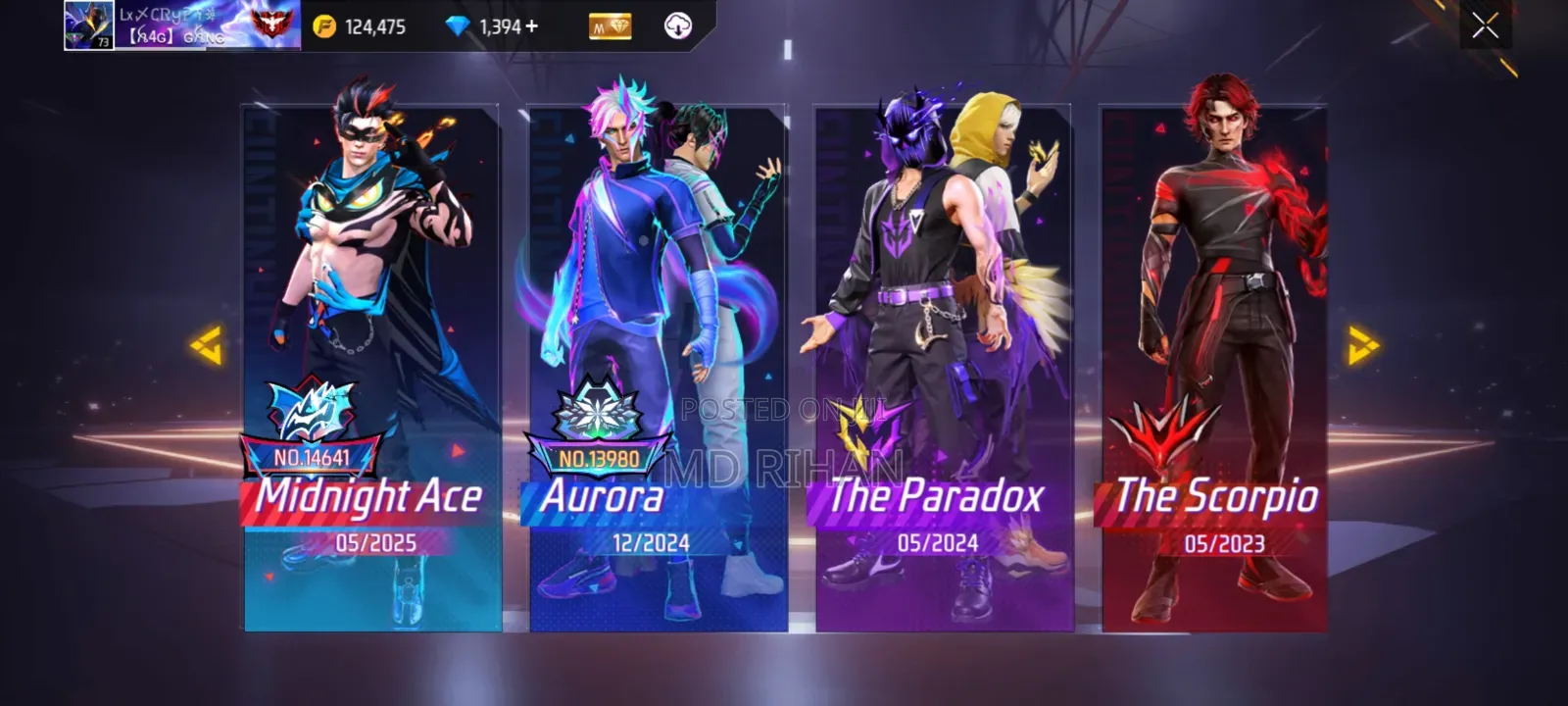Expand left with the yellow arrow indicator

tap(207, 347)
